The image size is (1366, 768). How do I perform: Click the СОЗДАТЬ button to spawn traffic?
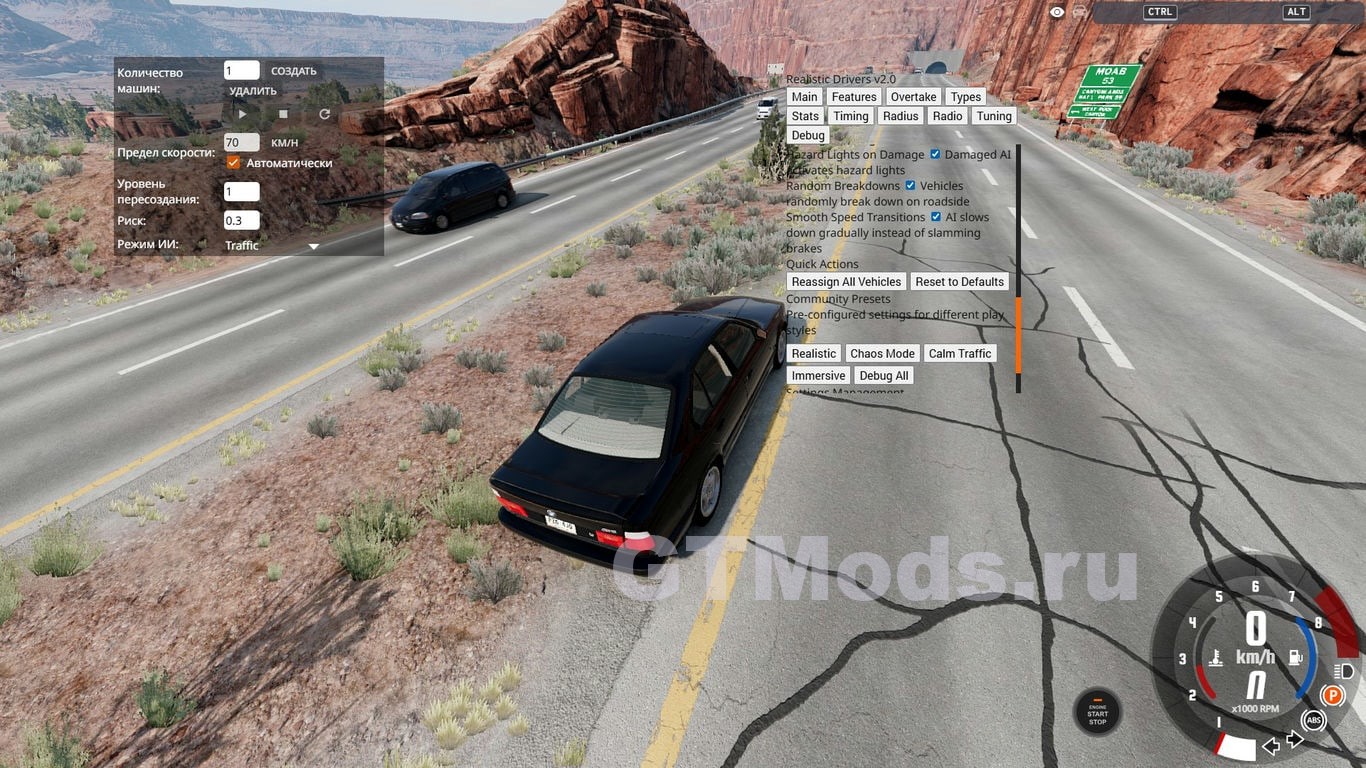293,71
